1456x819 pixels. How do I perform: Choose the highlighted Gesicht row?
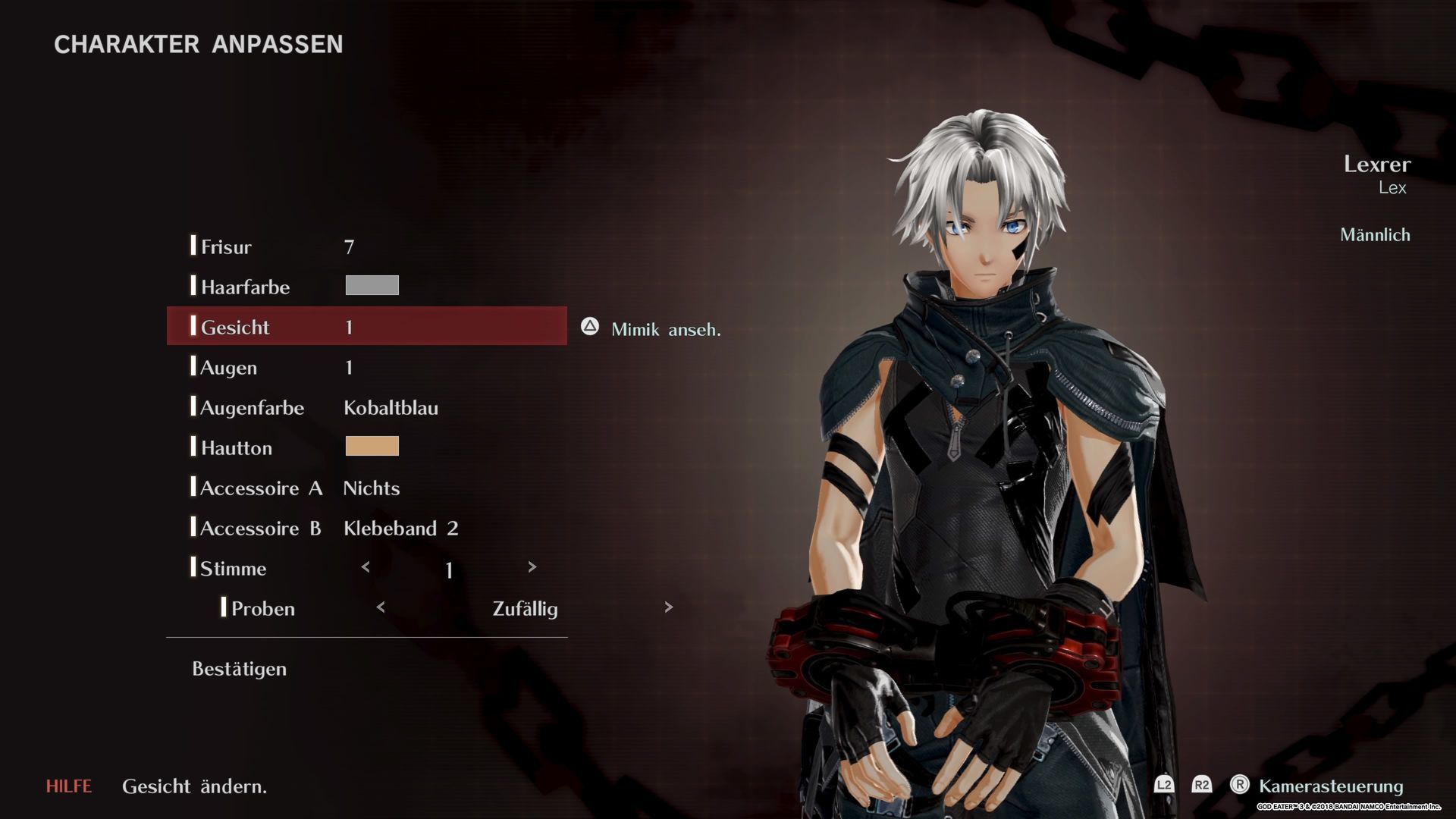(366, 327)
